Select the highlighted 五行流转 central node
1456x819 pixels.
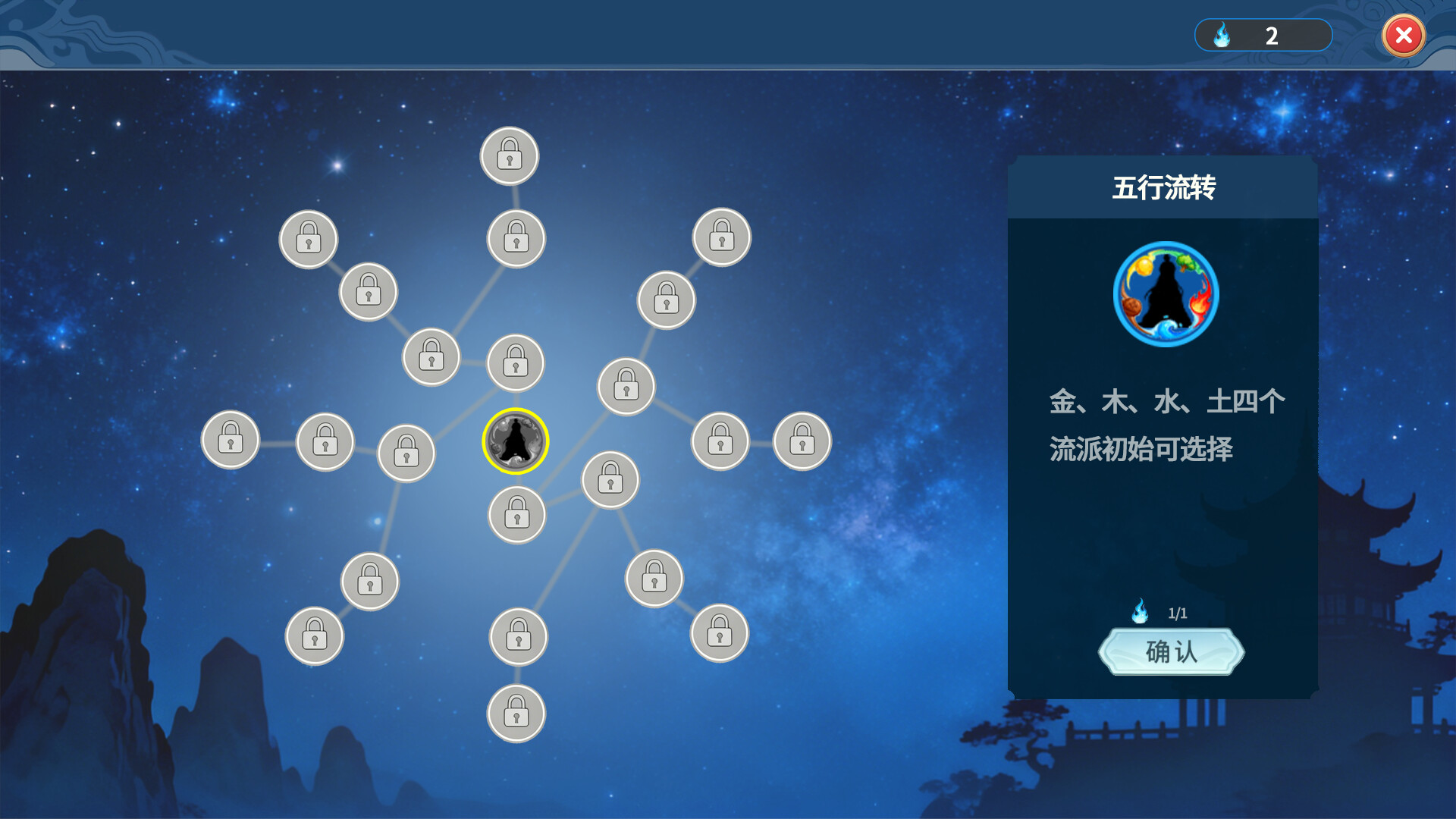pos(515,442)
